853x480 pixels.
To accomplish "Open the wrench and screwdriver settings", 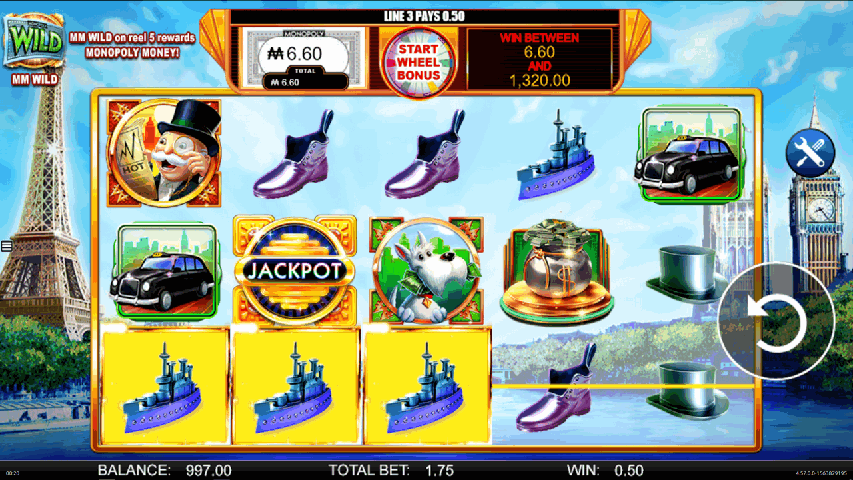I will click(810, 152).
